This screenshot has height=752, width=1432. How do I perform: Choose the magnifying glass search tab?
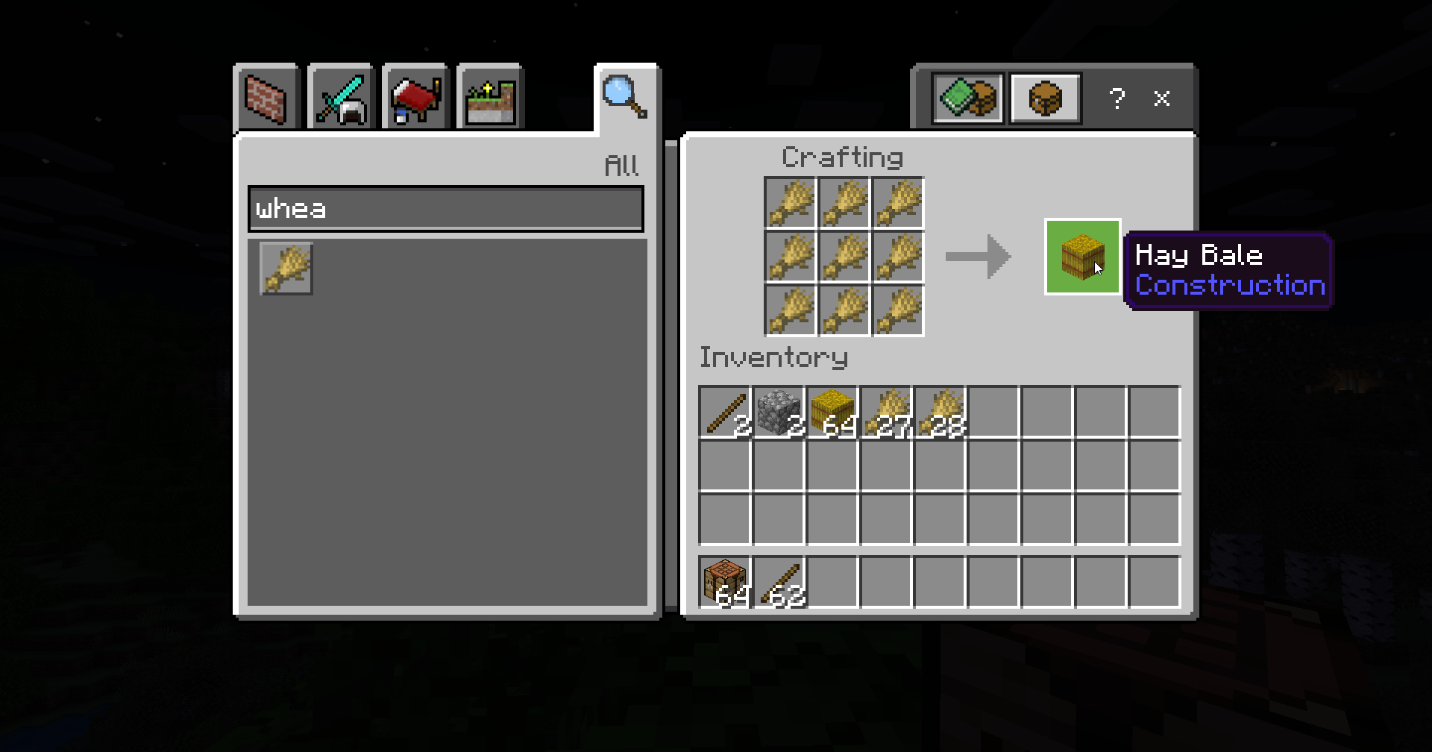(x=624, y=97)
